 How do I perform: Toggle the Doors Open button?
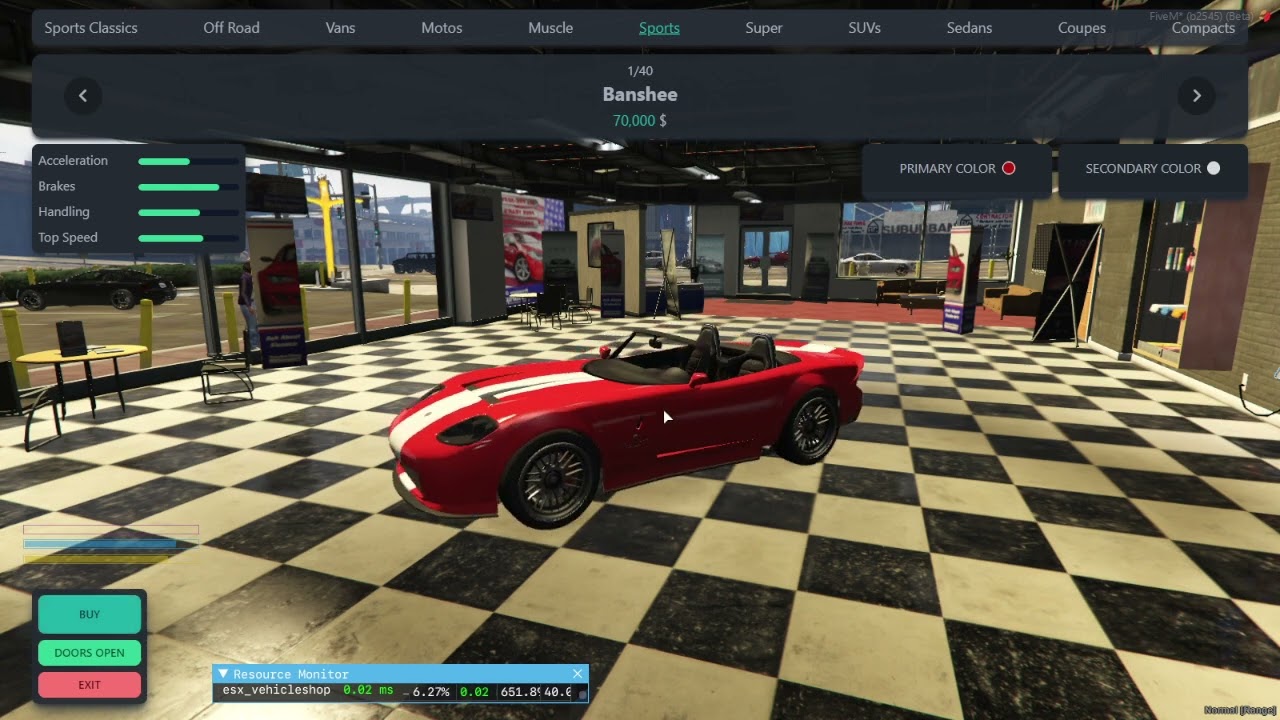89,653
